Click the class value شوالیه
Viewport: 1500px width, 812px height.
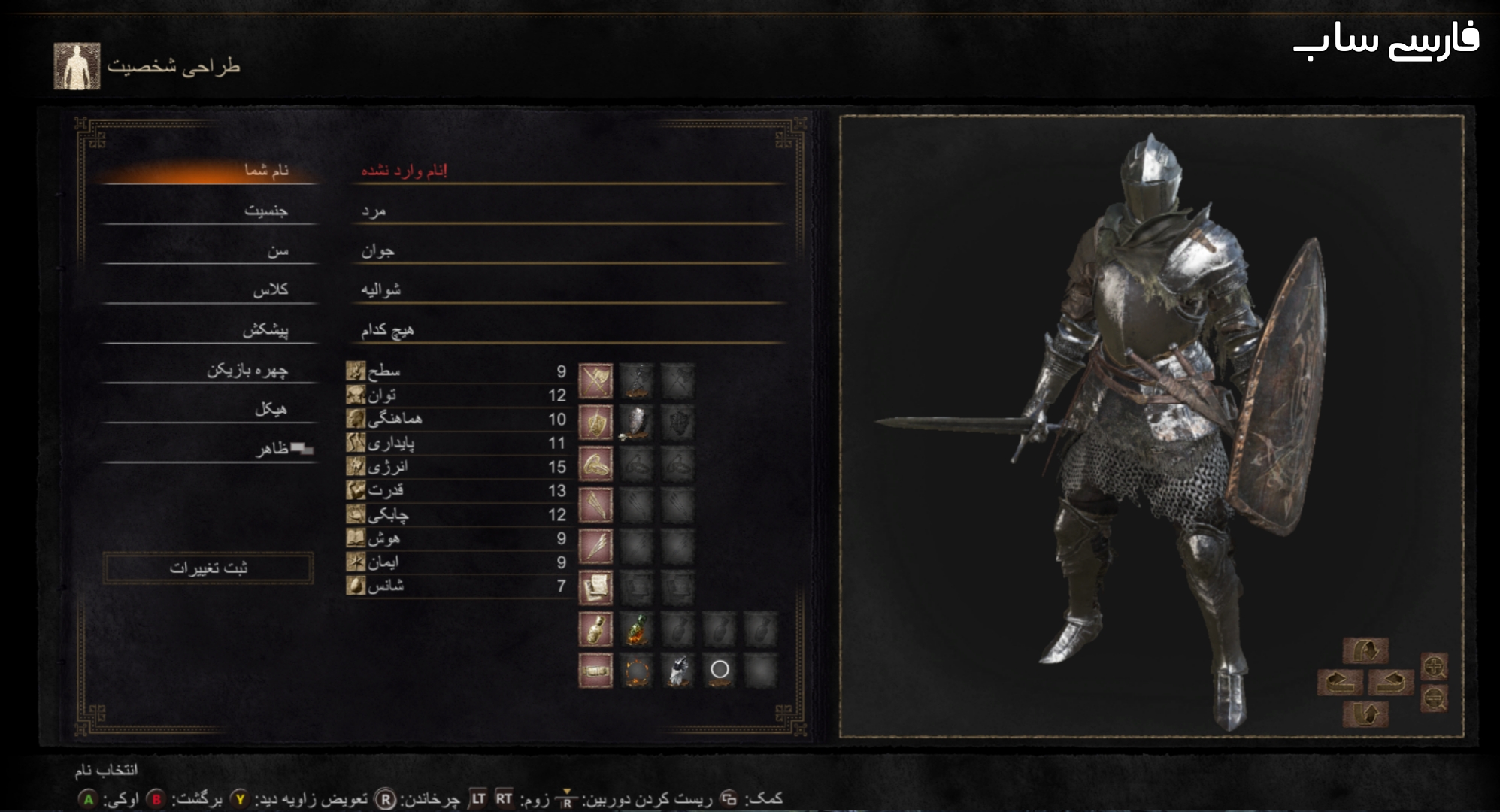381,290
